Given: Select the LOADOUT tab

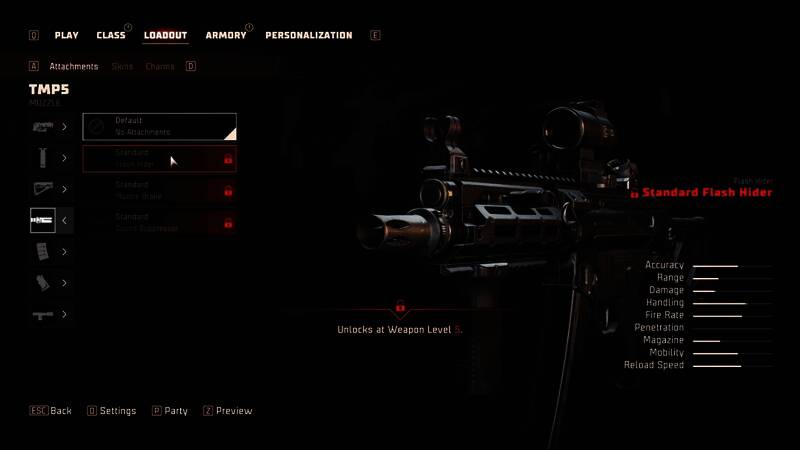Looking at the screenshot, I should click(x=165, y=36).
